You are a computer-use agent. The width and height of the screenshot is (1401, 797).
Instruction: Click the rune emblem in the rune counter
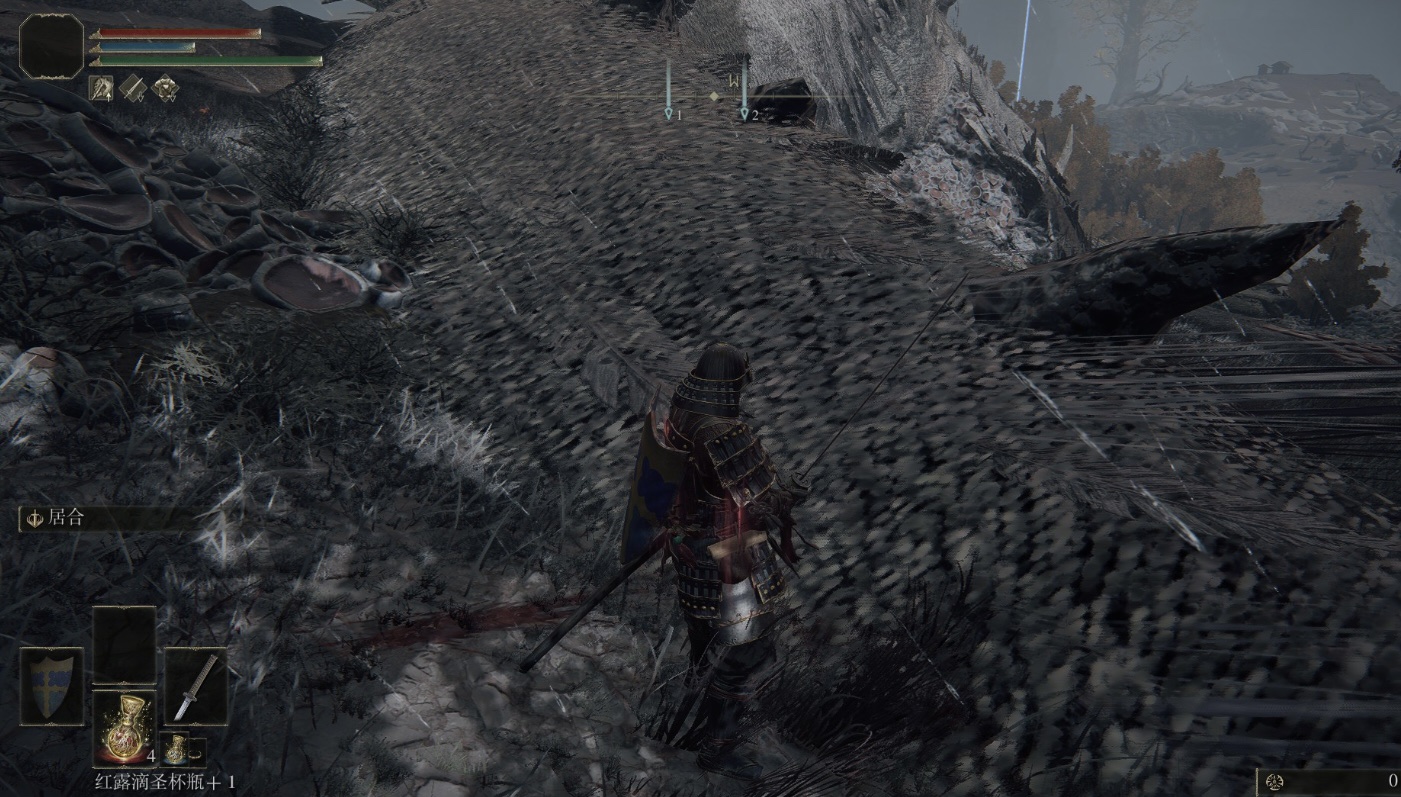pyautogui.click(x=1274, y=781)
